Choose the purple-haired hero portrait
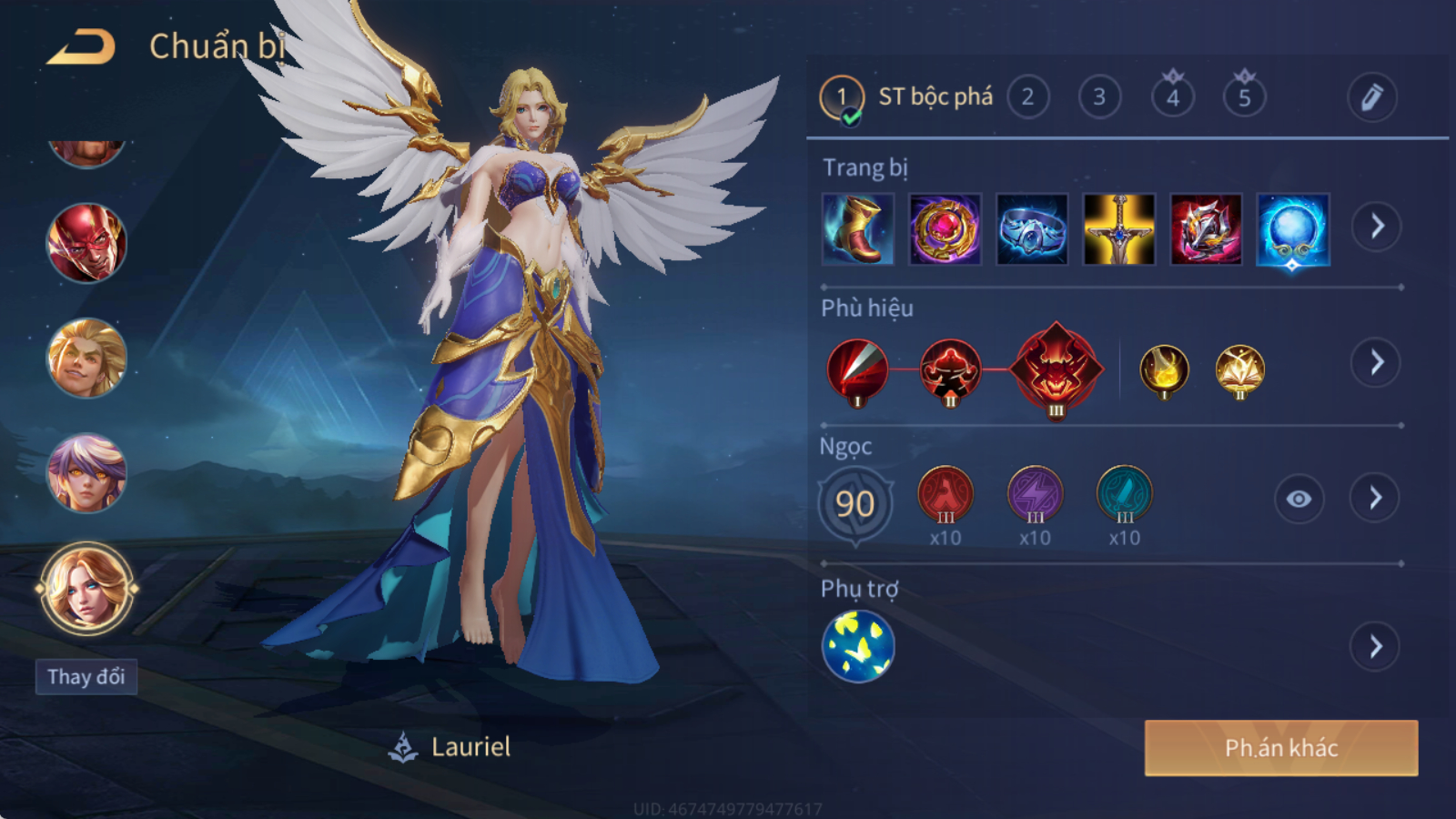Viewport: 1456px width, 819px height. pos(86,472)
